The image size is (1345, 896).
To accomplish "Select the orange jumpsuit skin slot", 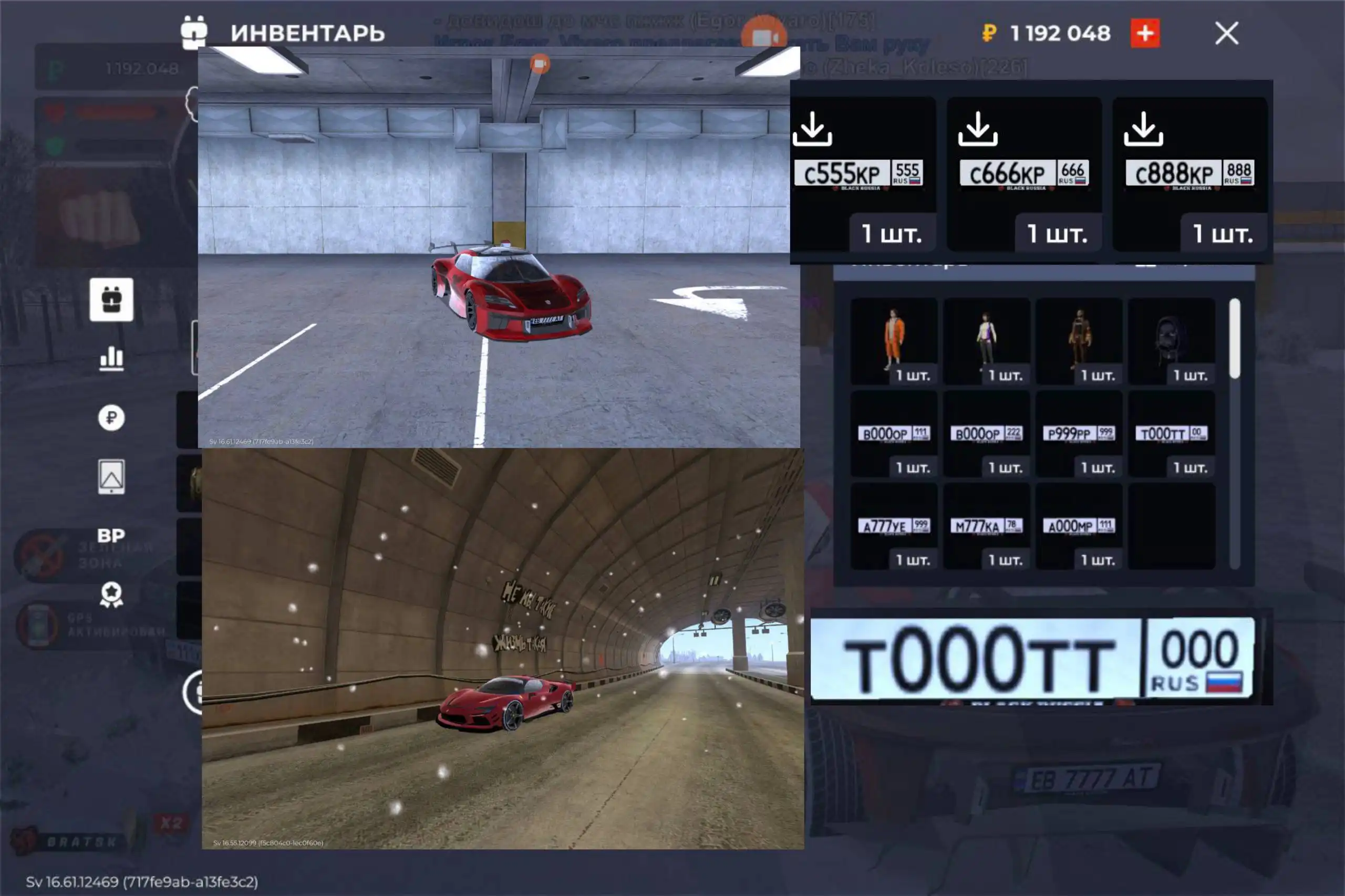I will [894, 341].
